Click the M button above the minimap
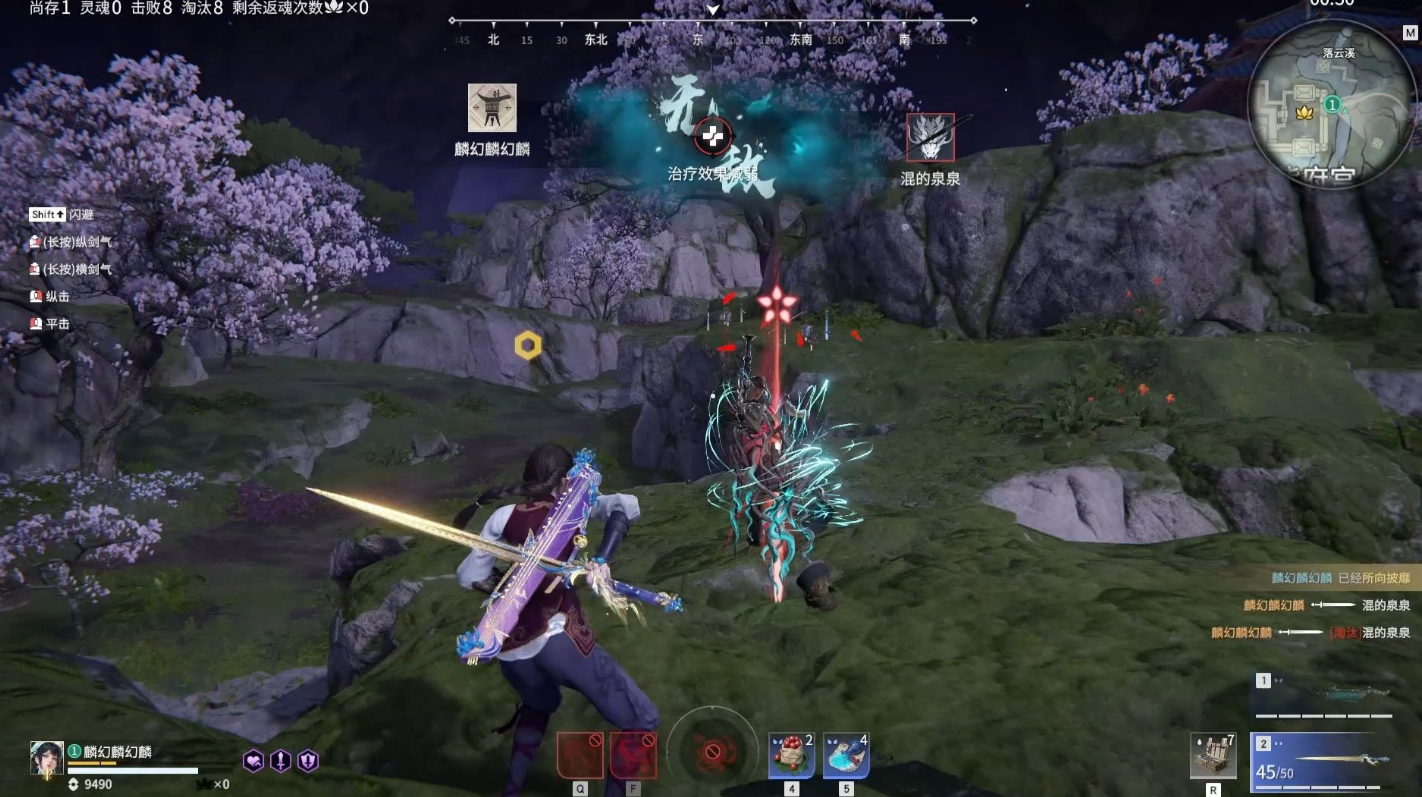 pyautogui.click(x=1410, y=32)
